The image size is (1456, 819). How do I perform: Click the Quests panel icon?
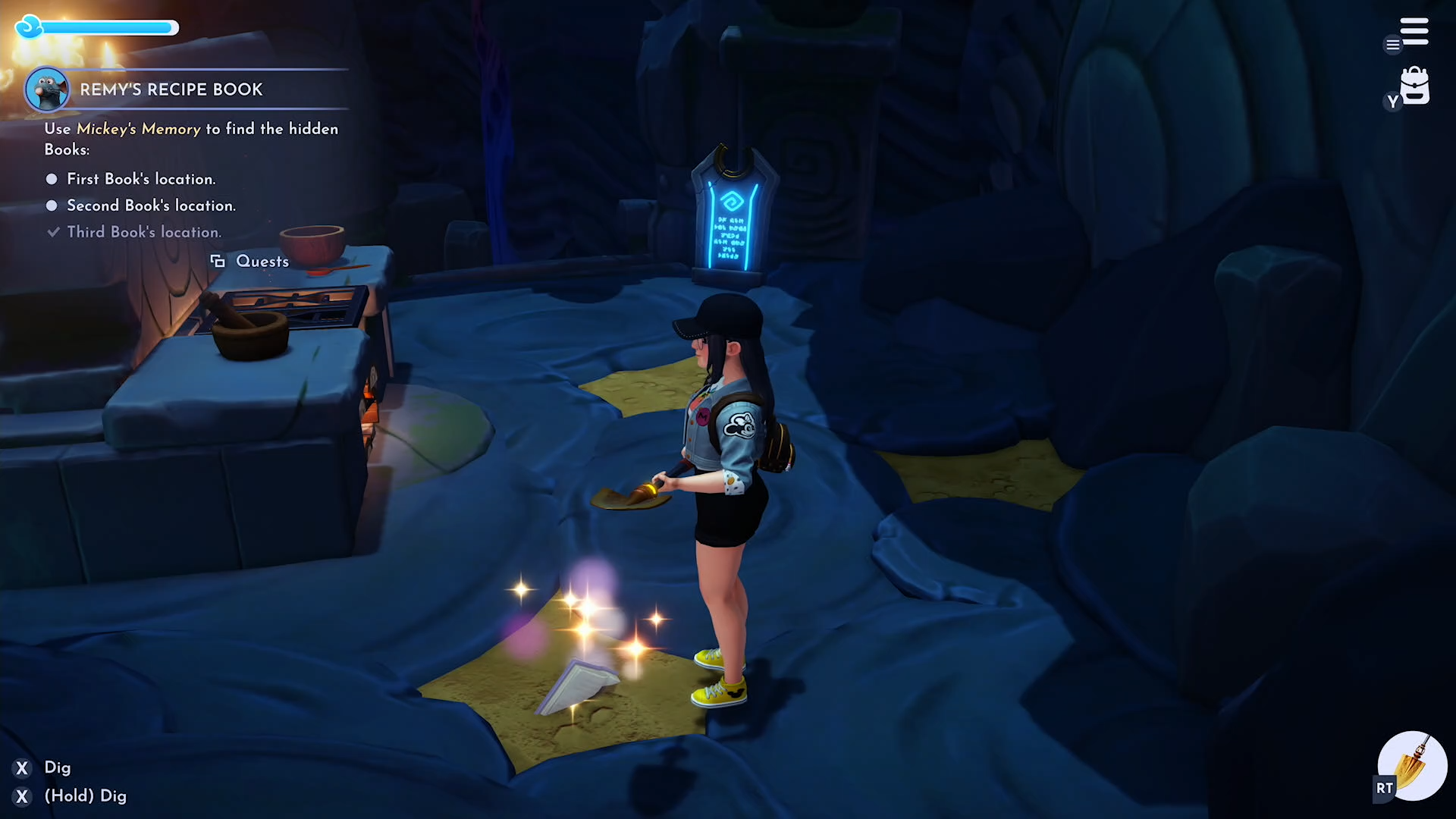(219, 261)
